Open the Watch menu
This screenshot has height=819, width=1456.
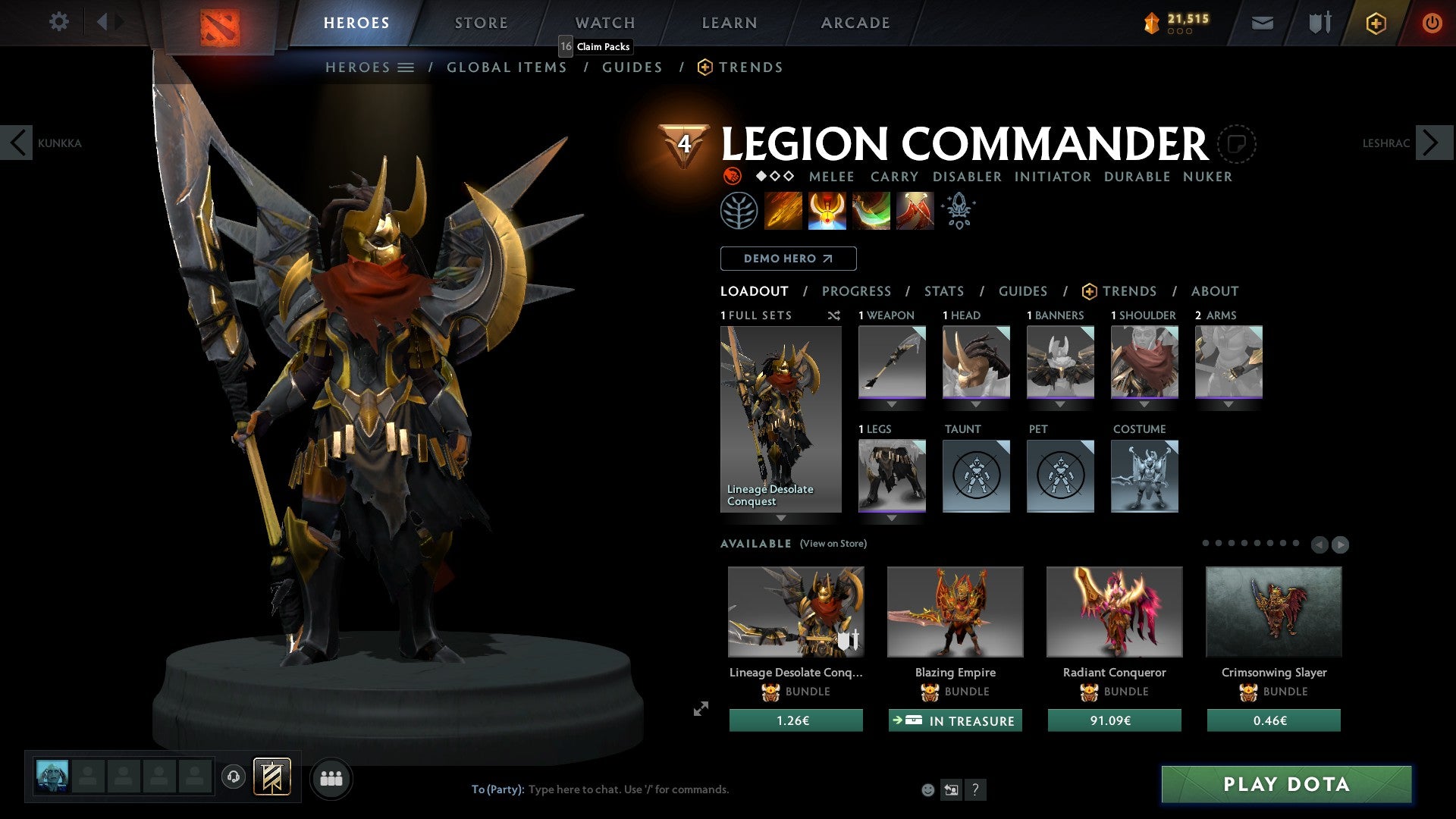[604, 22]
